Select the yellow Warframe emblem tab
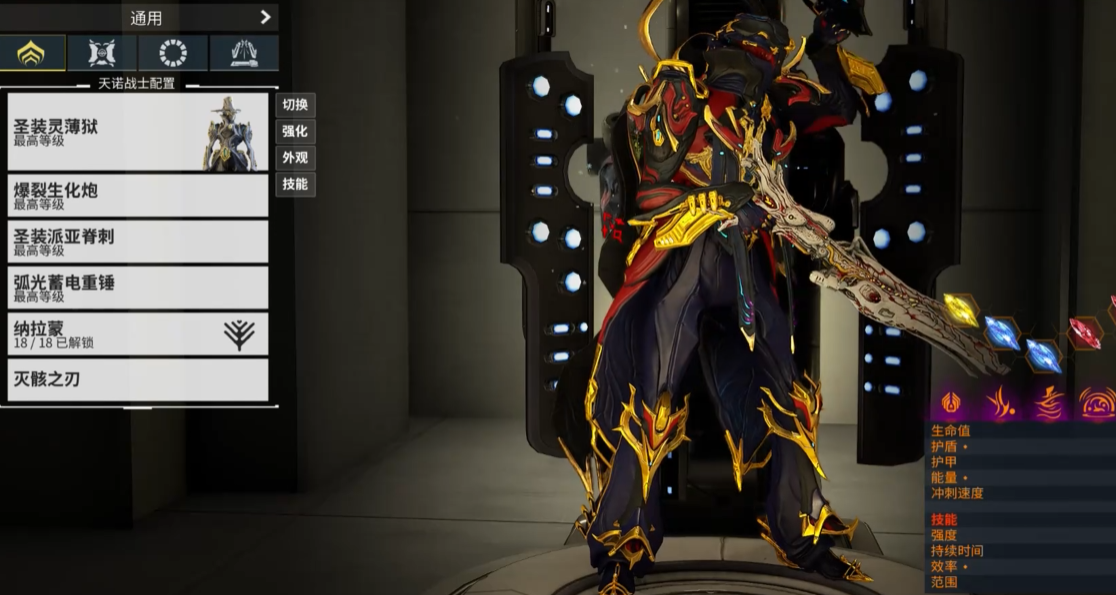 33,53
